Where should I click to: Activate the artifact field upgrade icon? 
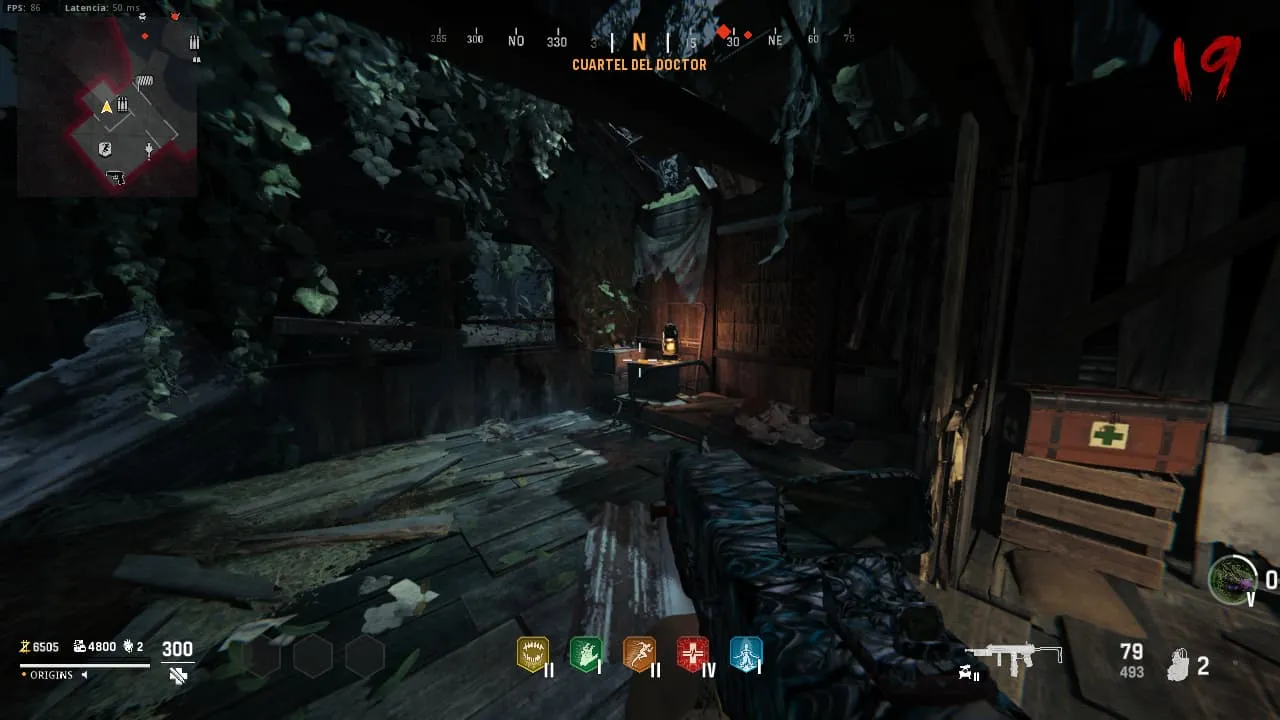click(x=1231, y=579)
